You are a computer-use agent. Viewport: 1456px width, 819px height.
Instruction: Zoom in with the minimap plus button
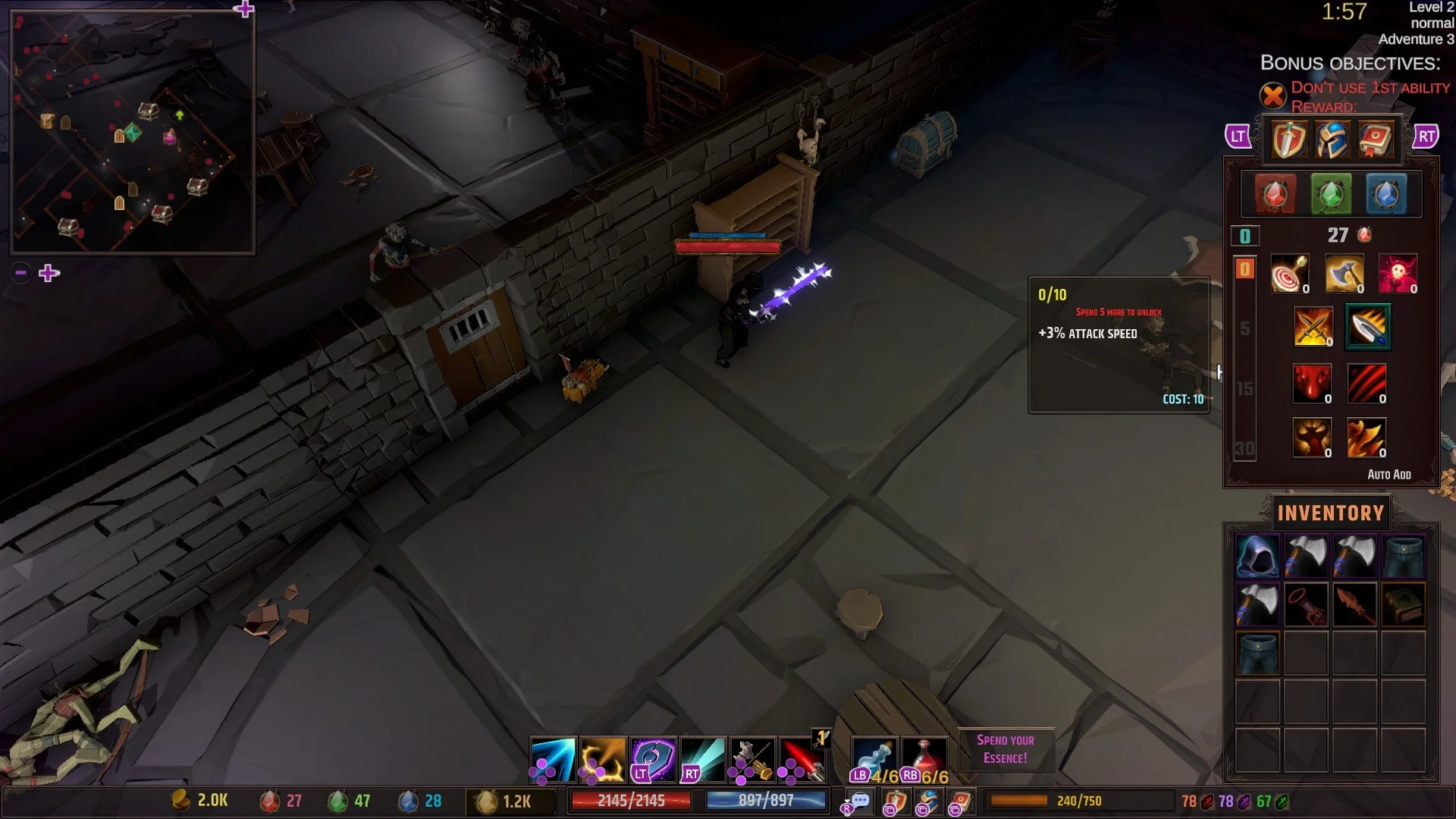point(49,273)
